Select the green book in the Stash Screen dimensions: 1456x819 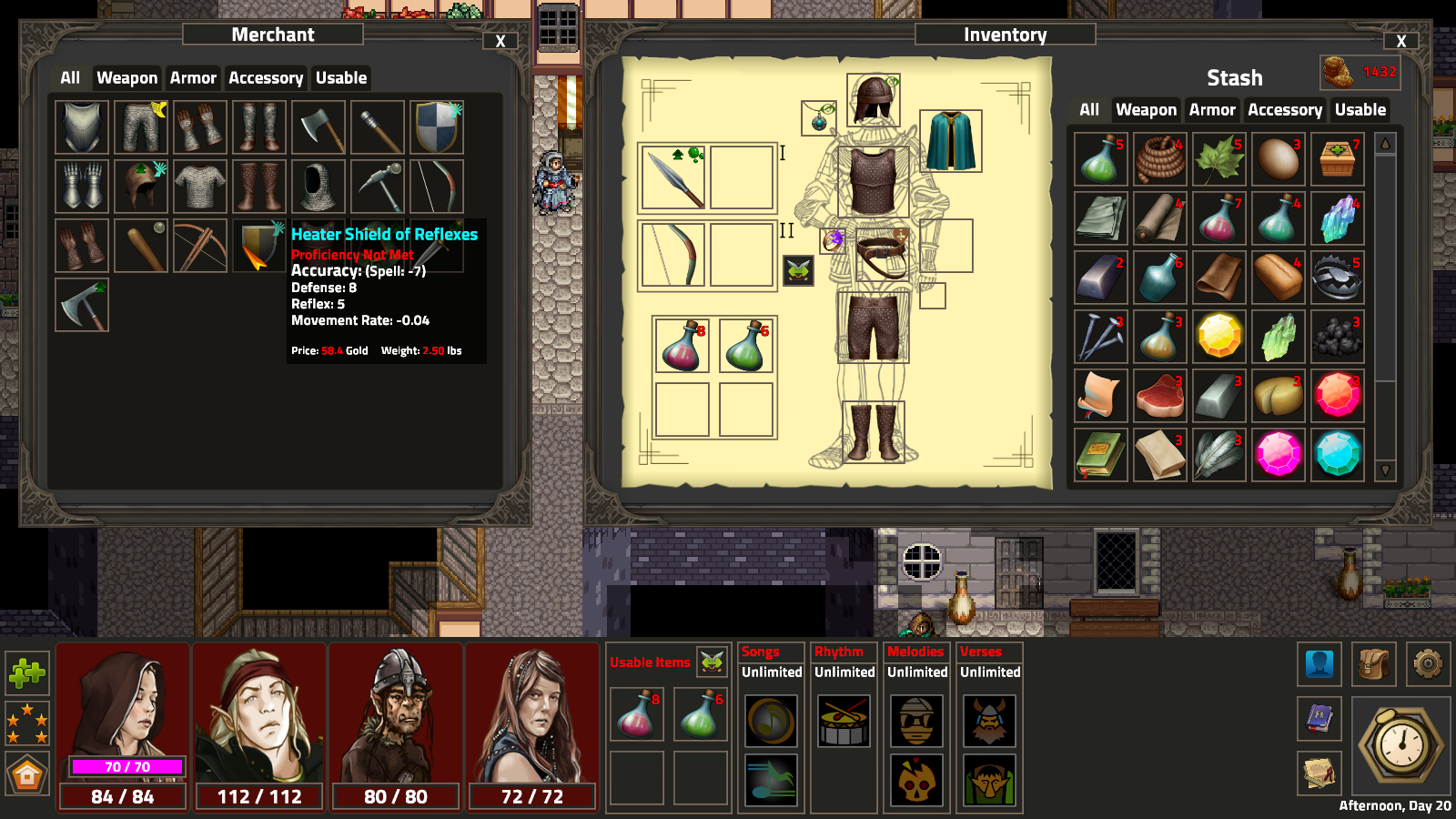(1101, 454)
